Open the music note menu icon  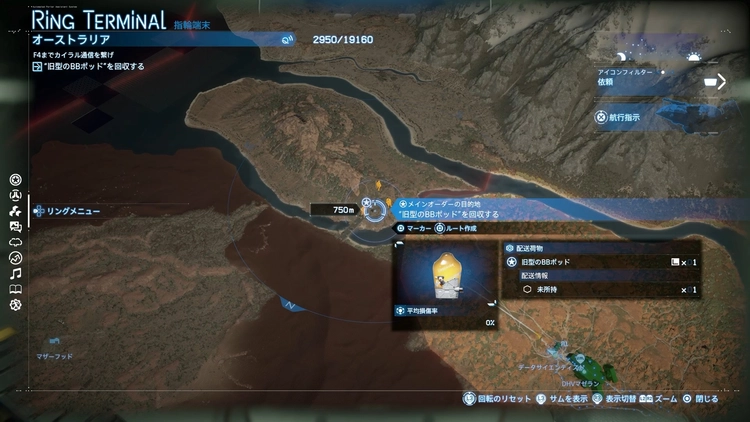15,273
